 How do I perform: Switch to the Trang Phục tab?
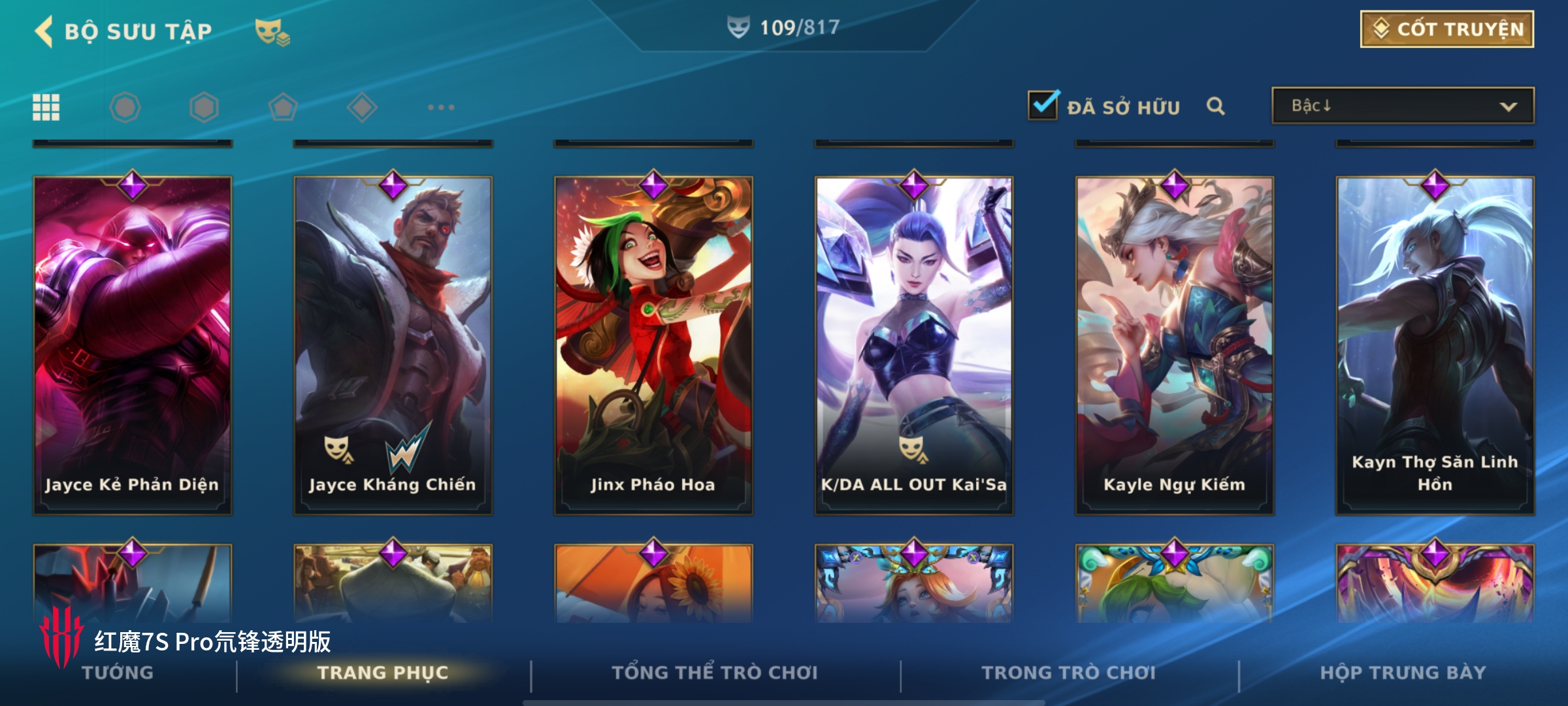tap(383, 673)
